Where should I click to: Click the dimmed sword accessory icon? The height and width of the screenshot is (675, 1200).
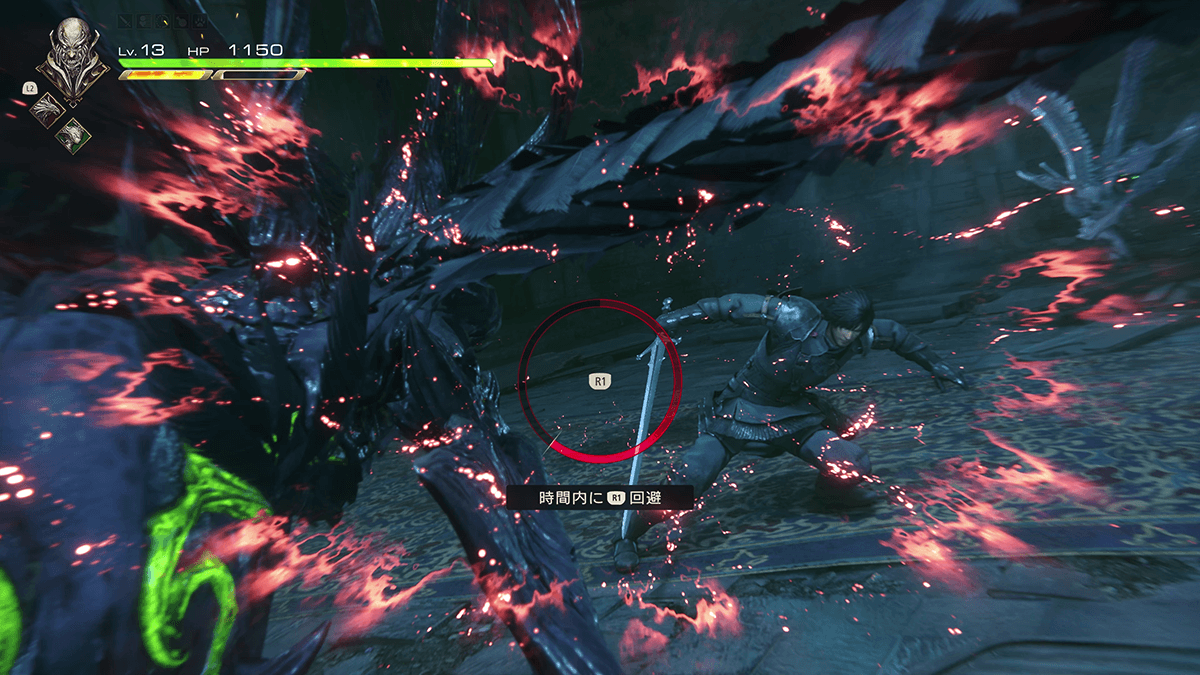point(125,21)
